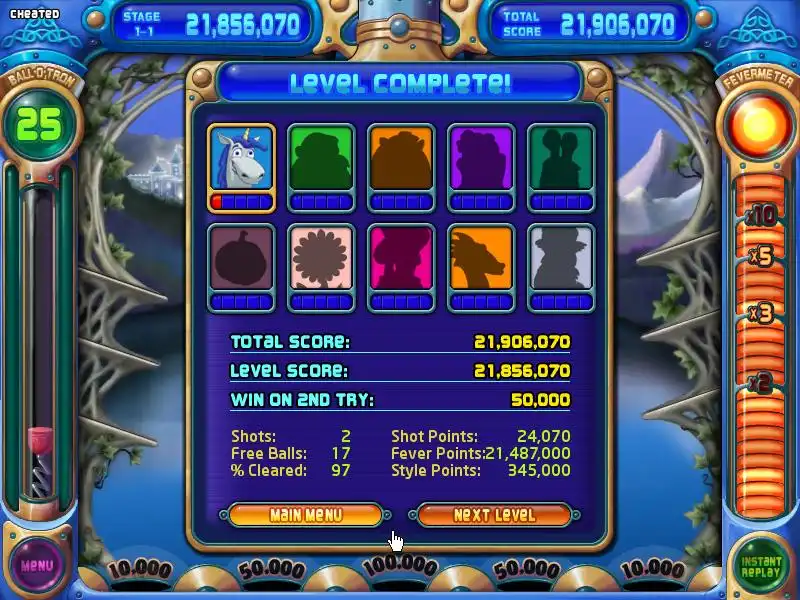Select the unicorn character portrait
The width and height of the screenshot is (800, 600).
[241, 158]
